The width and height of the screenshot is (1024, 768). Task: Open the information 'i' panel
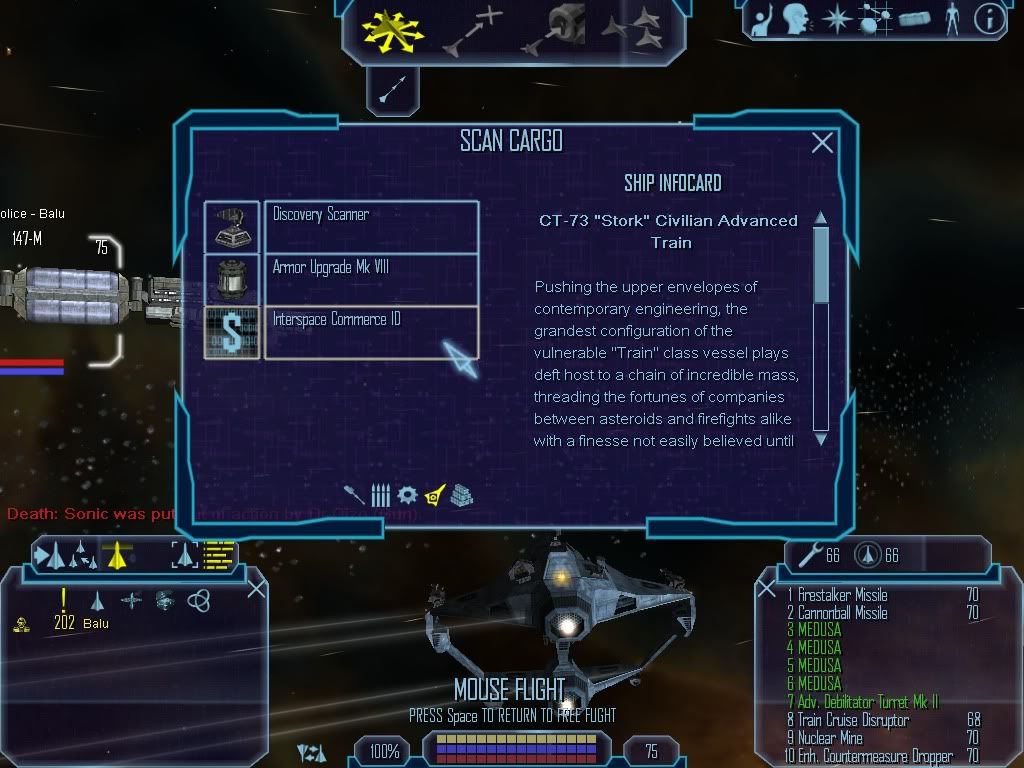988,20
